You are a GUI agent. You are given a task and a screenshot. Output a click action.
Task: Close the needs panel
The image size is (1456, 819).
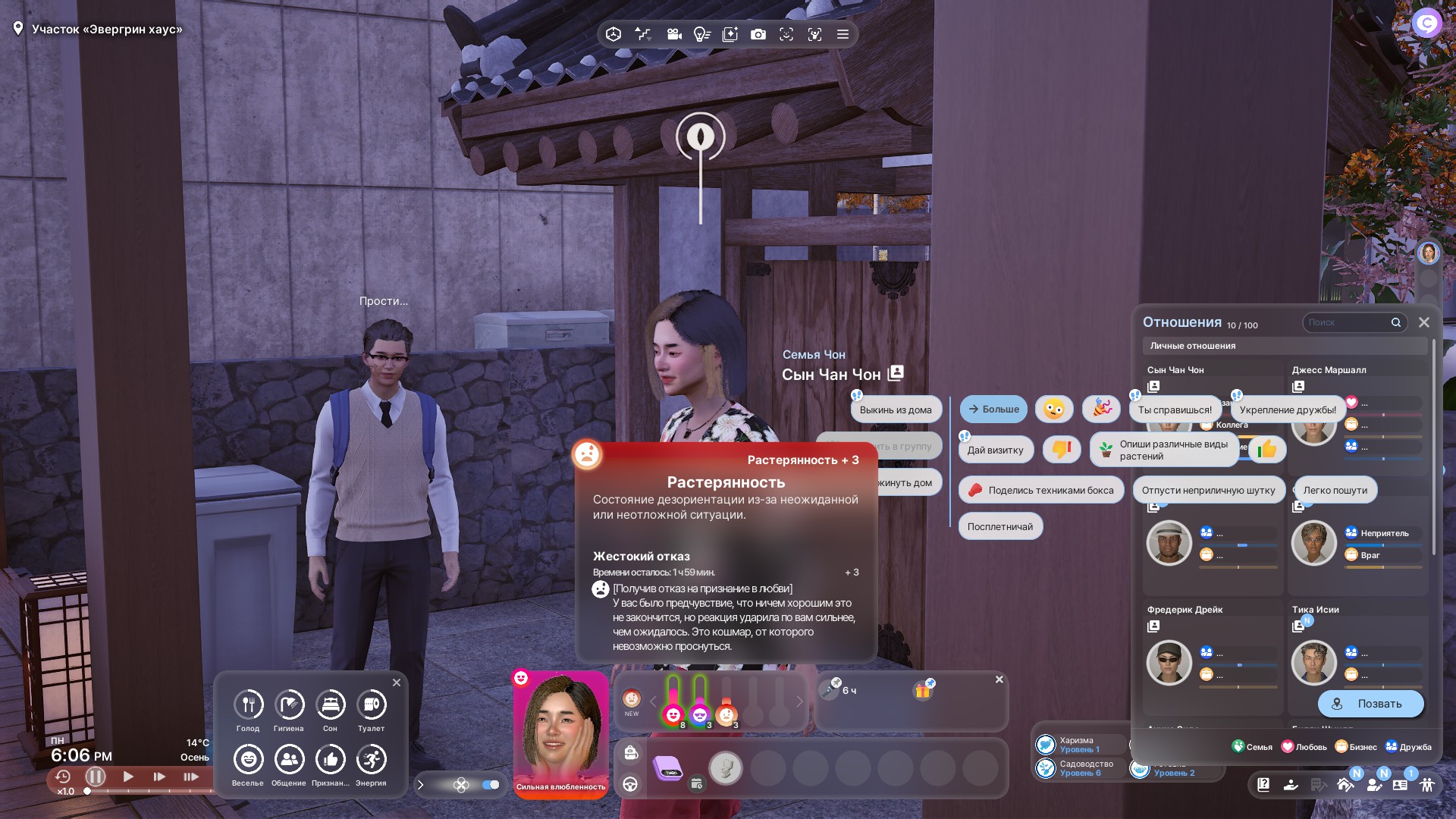click(396, 682)
